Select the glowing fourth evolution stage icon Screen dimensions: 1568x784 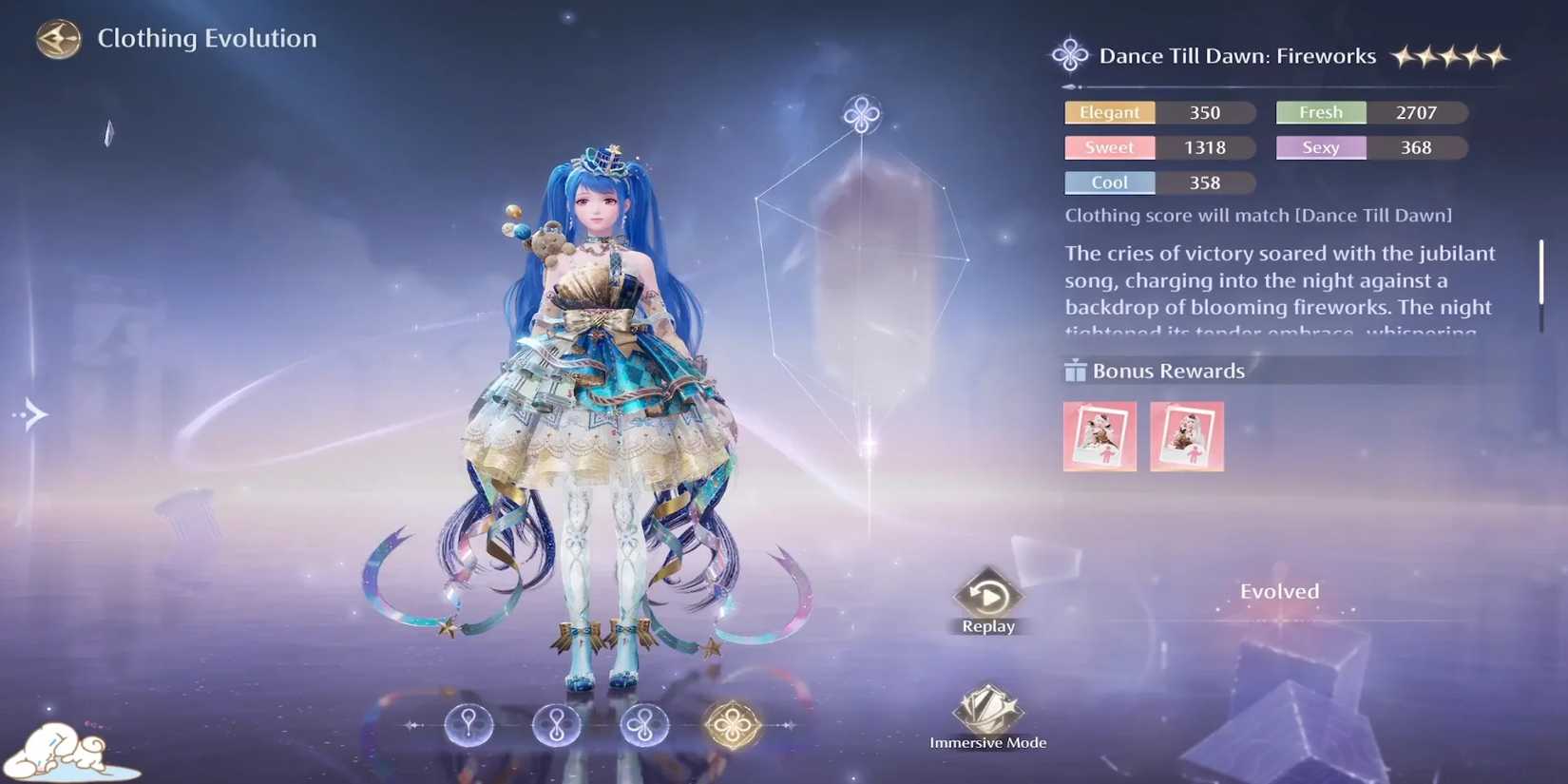[733, 725]
